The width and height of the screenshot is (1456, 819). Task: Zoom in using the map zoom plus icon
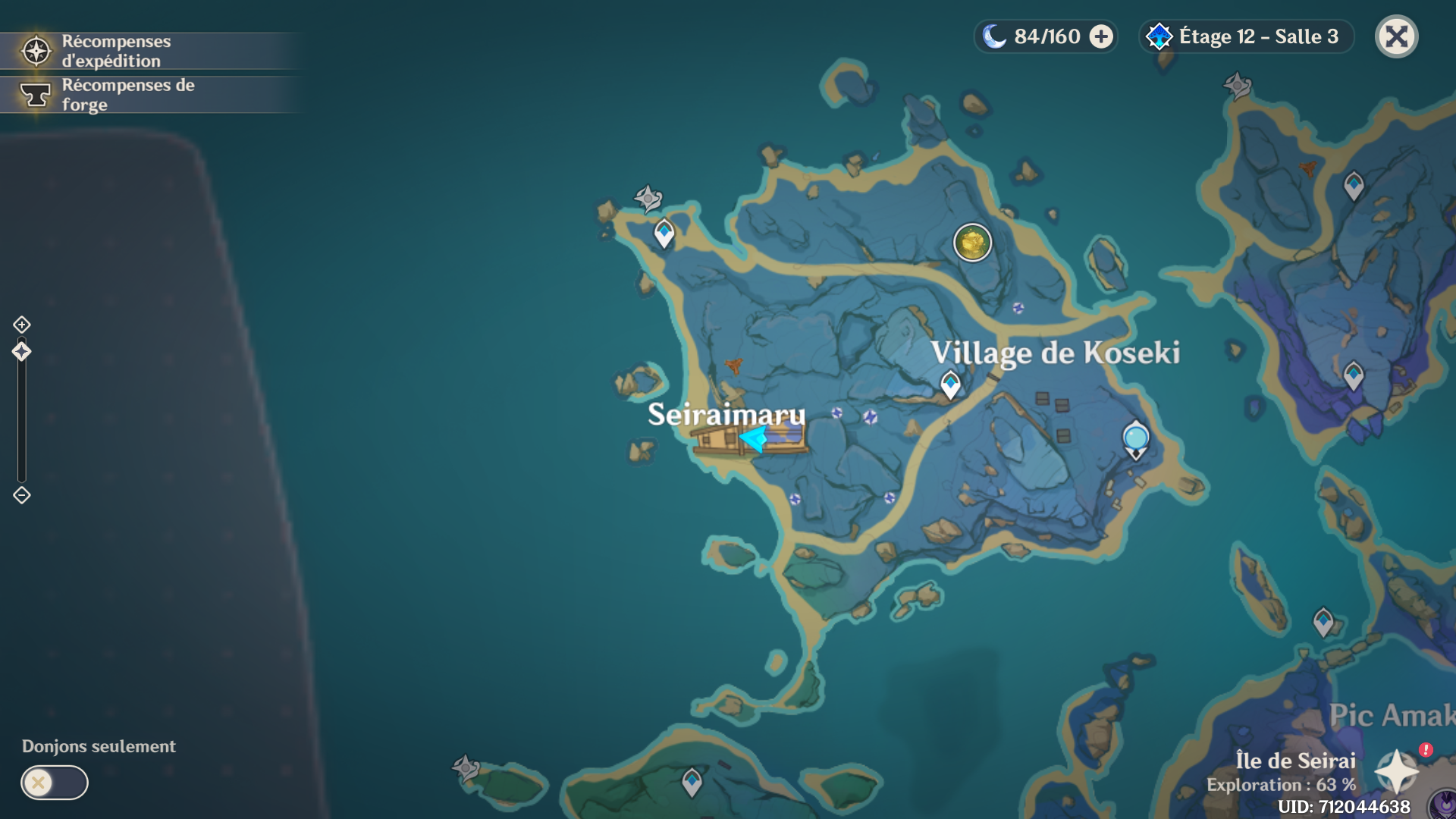(21, 325)
